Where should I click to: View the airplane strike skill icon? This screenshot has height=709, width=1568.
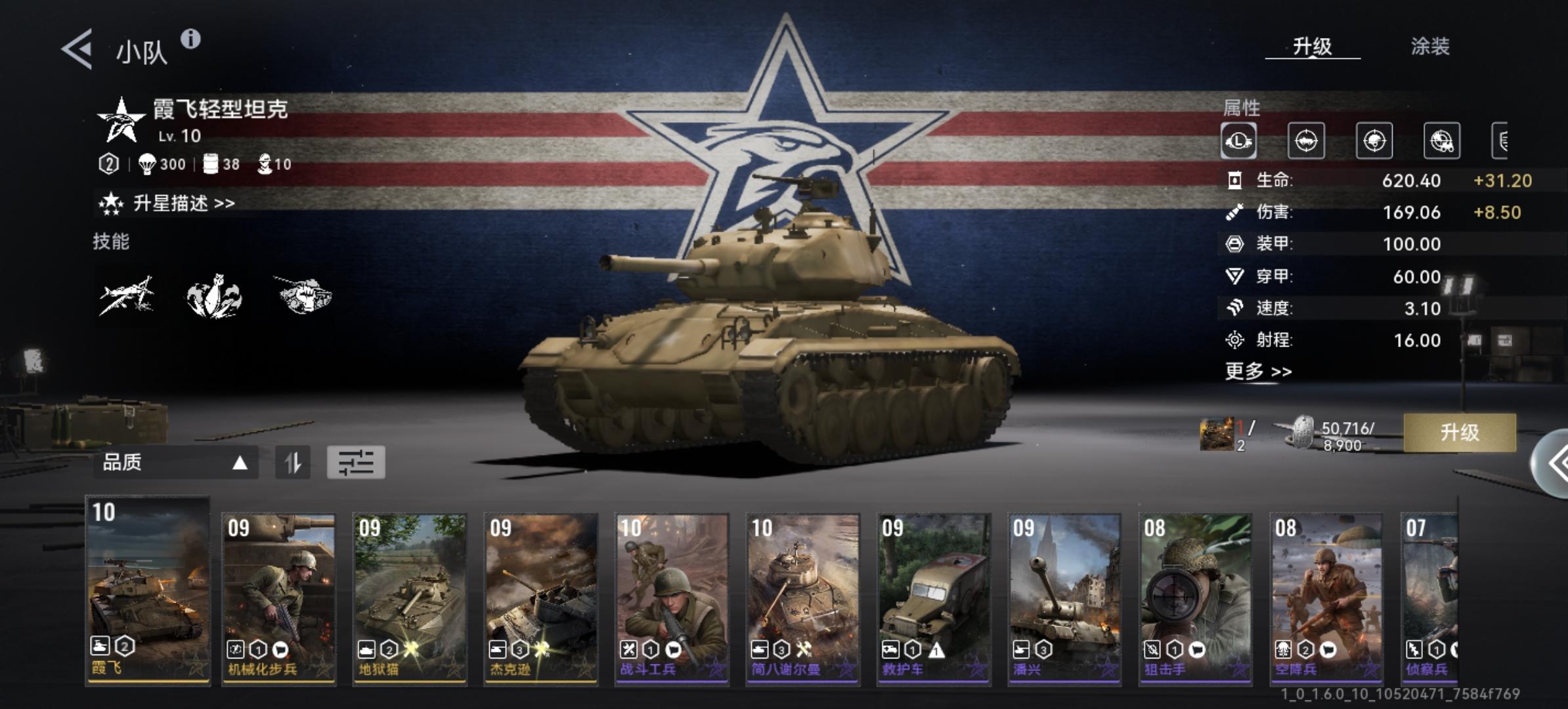click(x=127, y=296)
